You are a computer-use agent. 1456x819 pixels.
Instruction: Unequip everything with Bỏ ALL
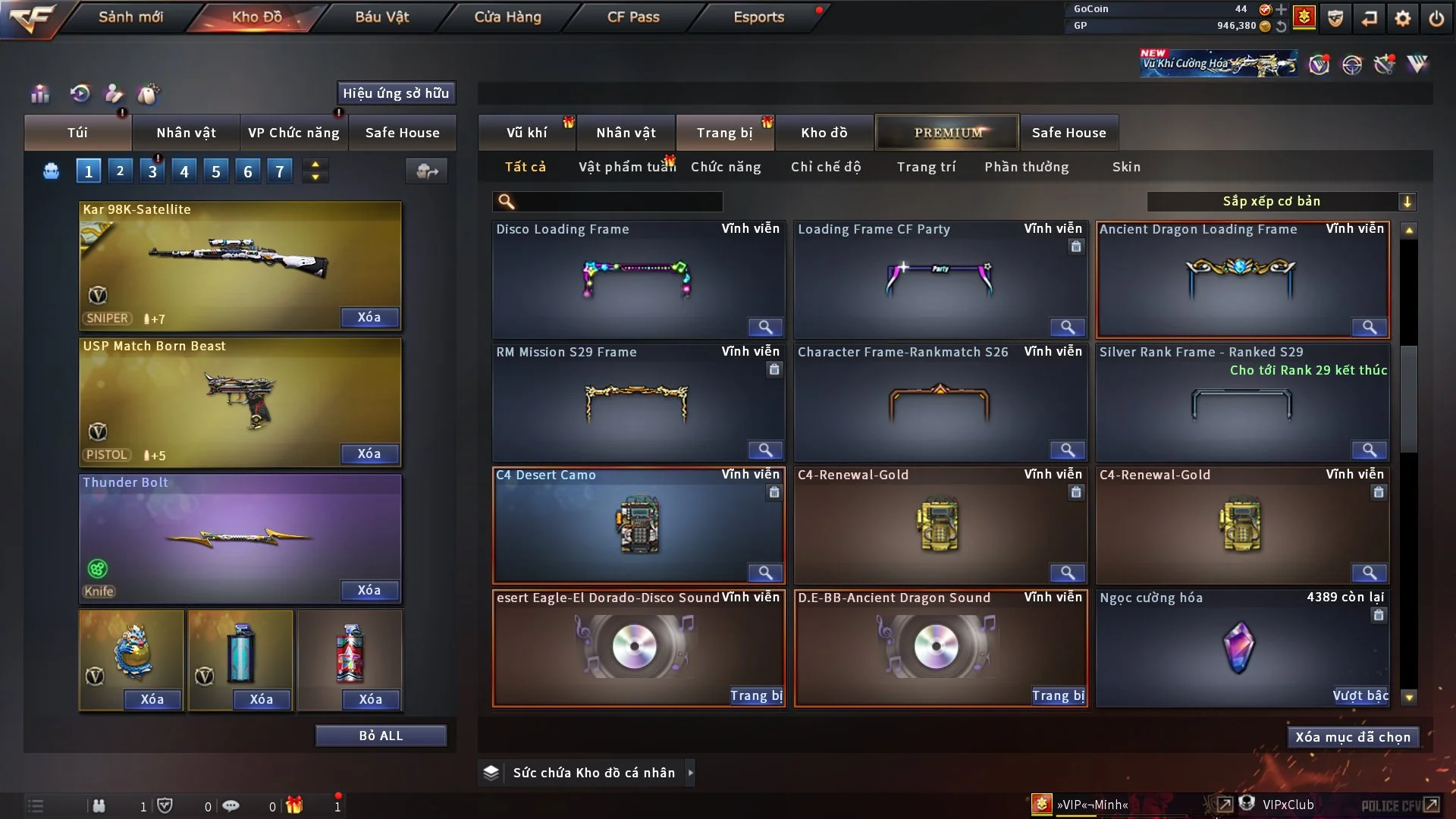(x=381, y=736)
